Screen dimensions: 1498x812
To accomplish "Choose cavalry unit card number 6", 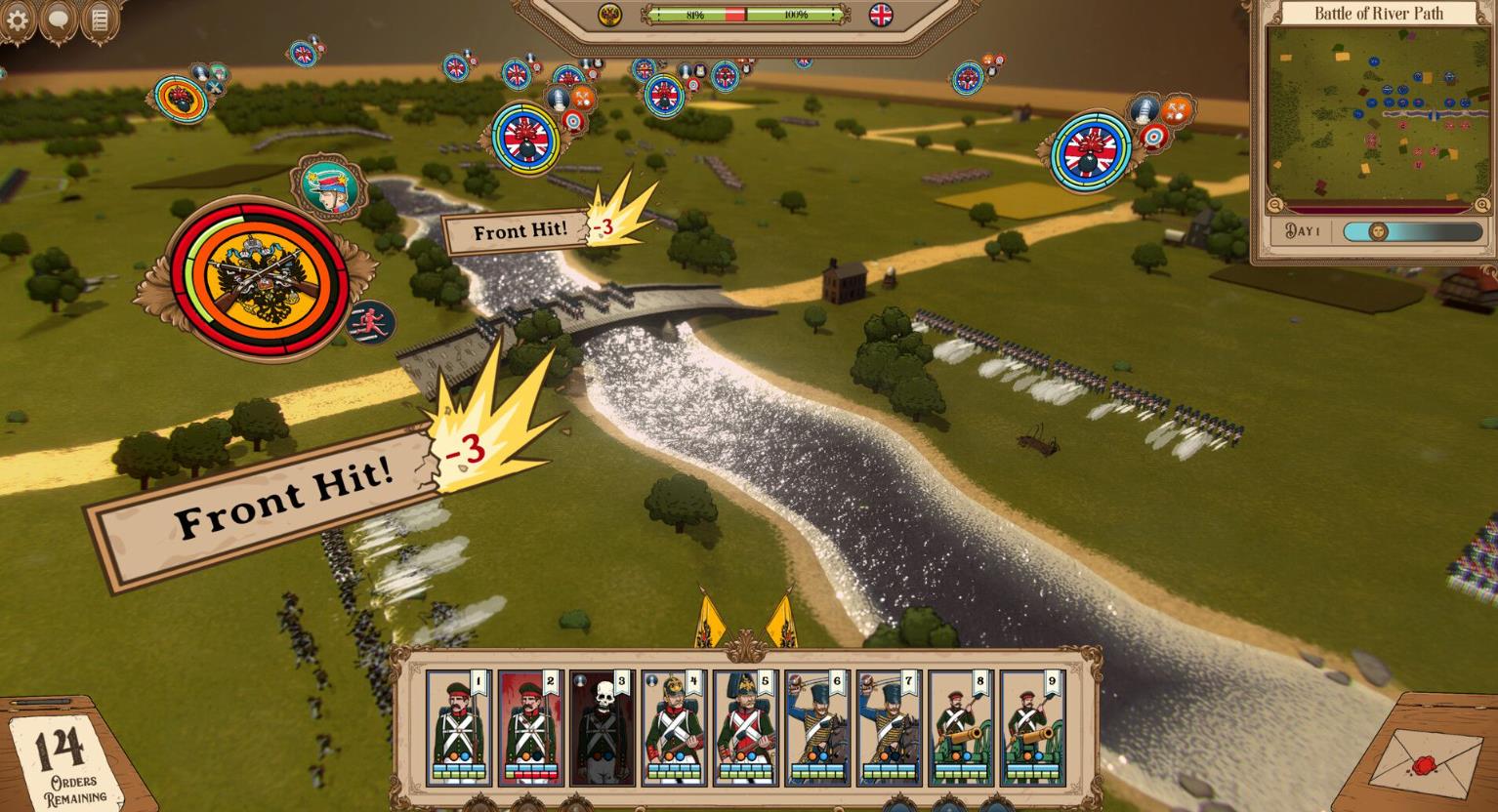I will click(x=817, y=727).
